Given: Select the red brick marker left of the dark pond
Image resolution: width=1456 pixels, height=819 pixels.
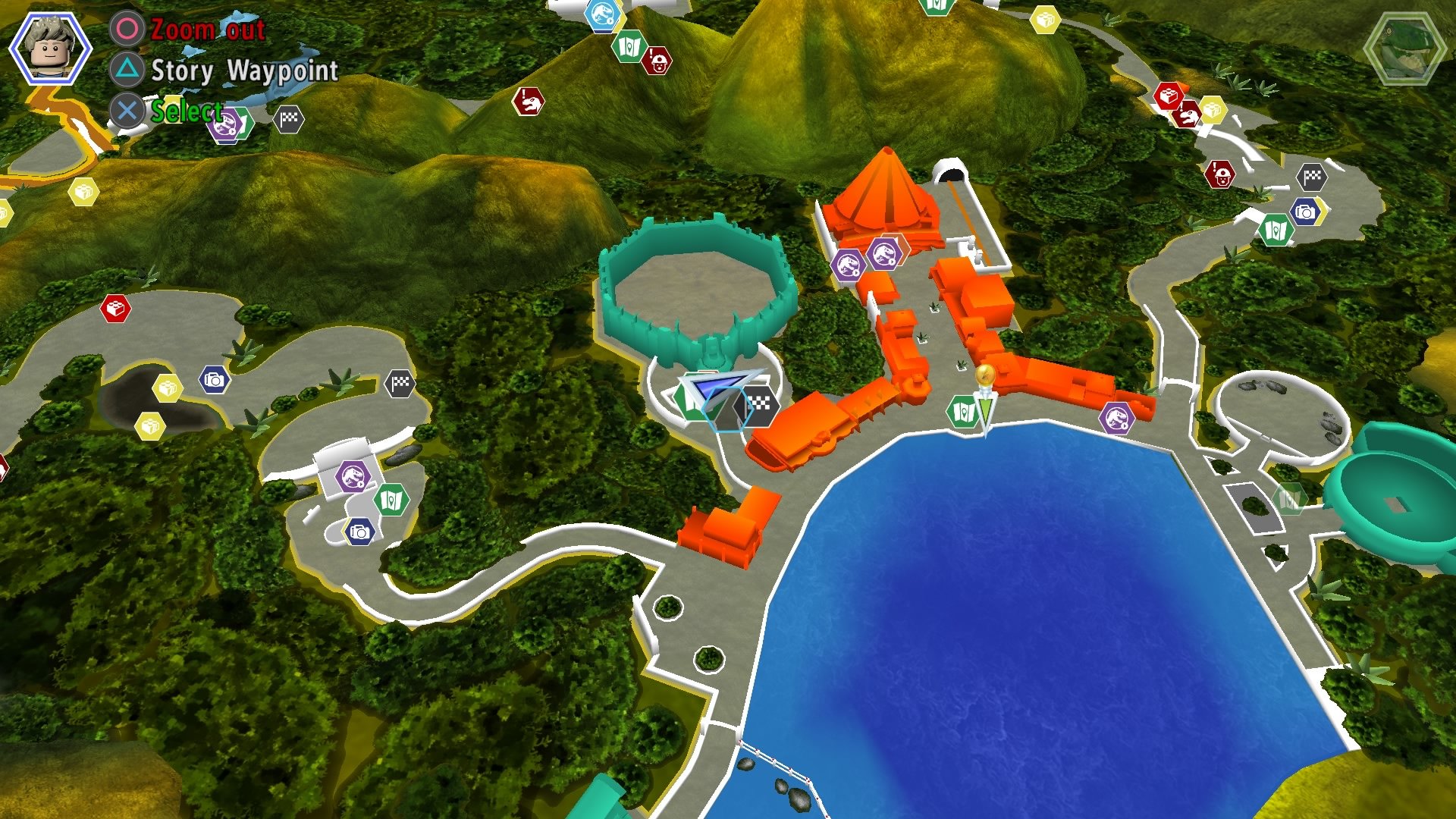Looking at the screenshot, I should [x=115, y=309].
